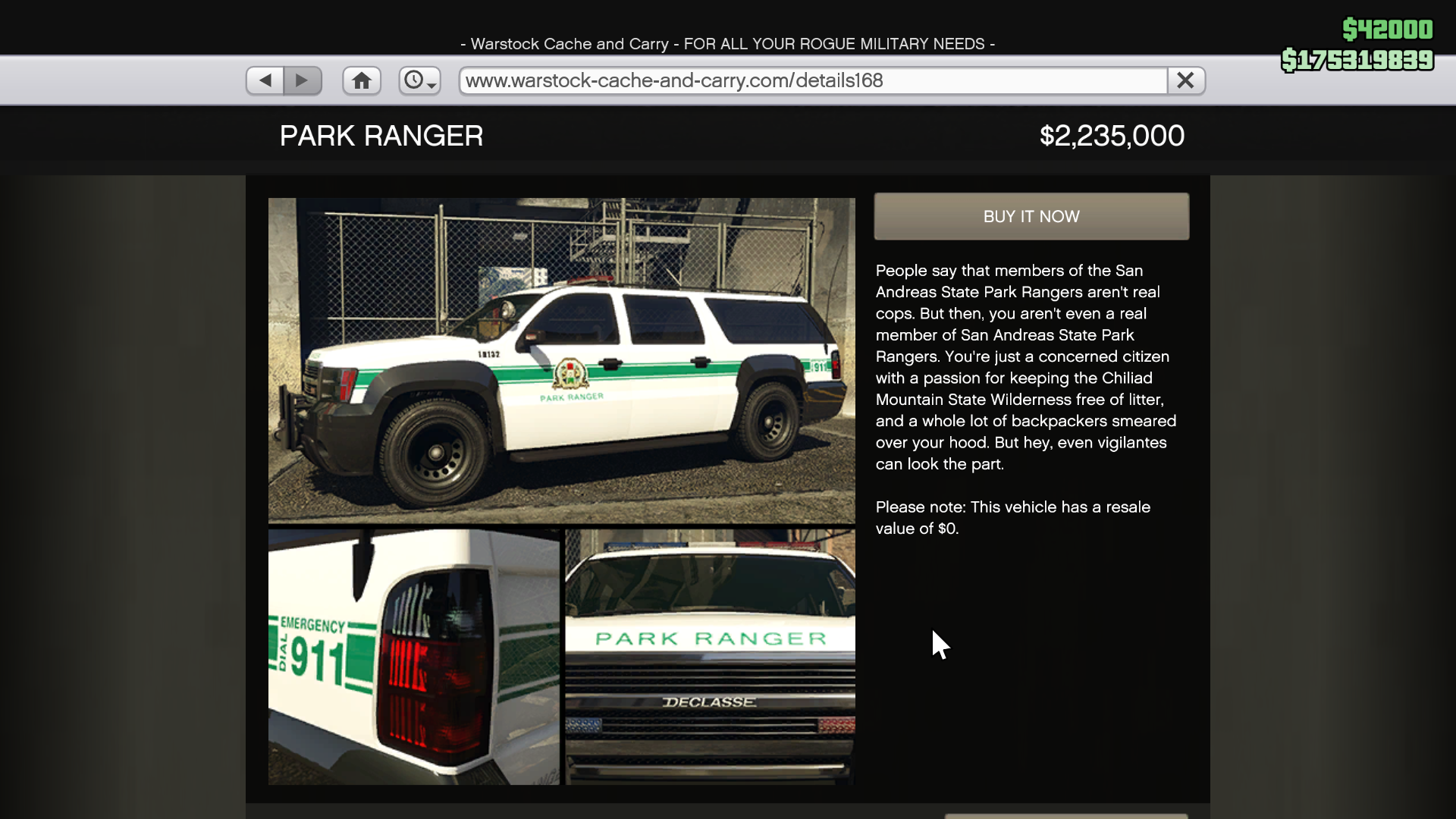Navigate back using the back arrow icon
Image resolution: width=1456 pixels, height=819 pixels.
(x=264, y=80)
